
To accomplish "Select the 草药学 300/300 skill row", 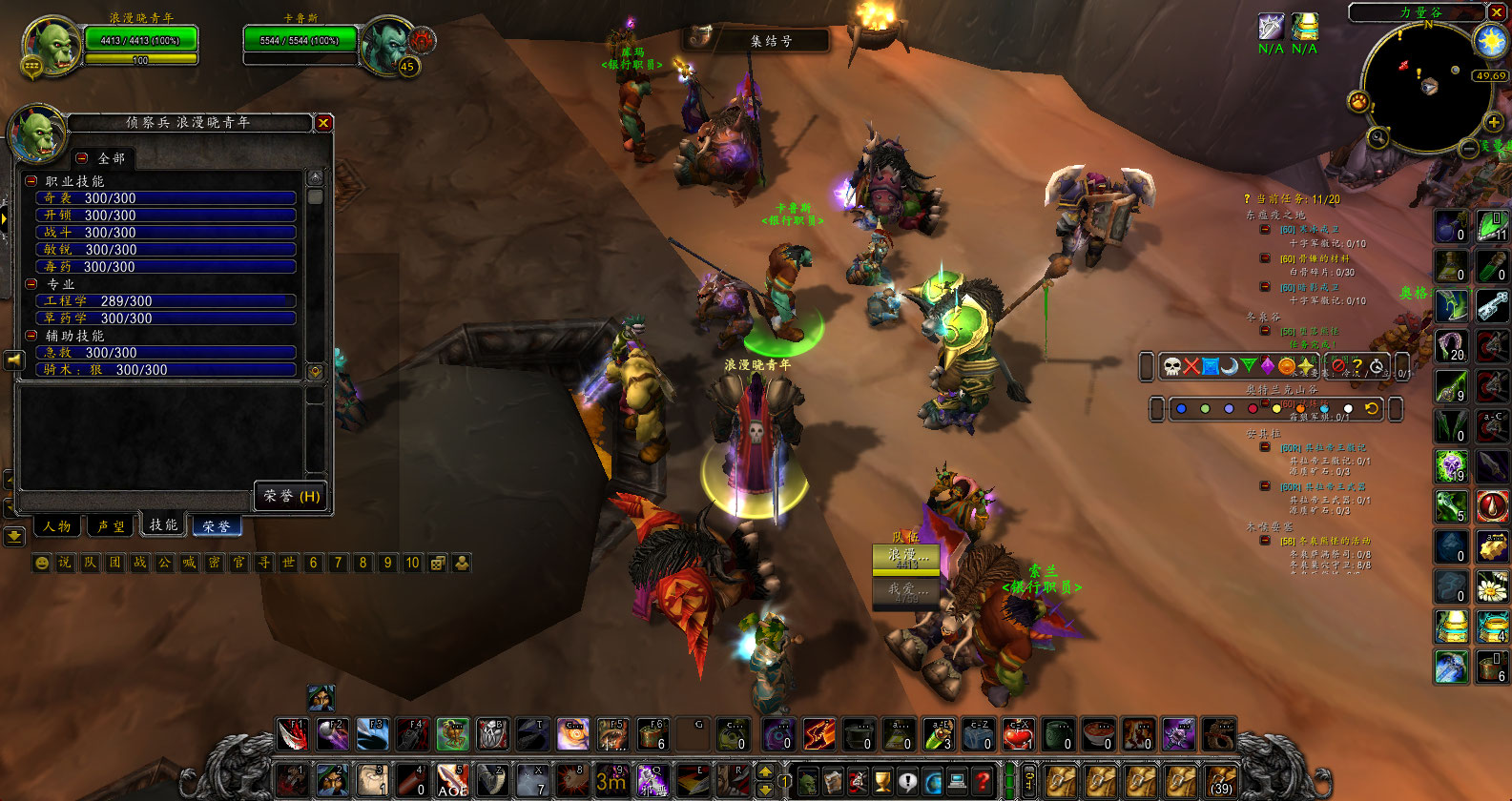I will 166,318.
